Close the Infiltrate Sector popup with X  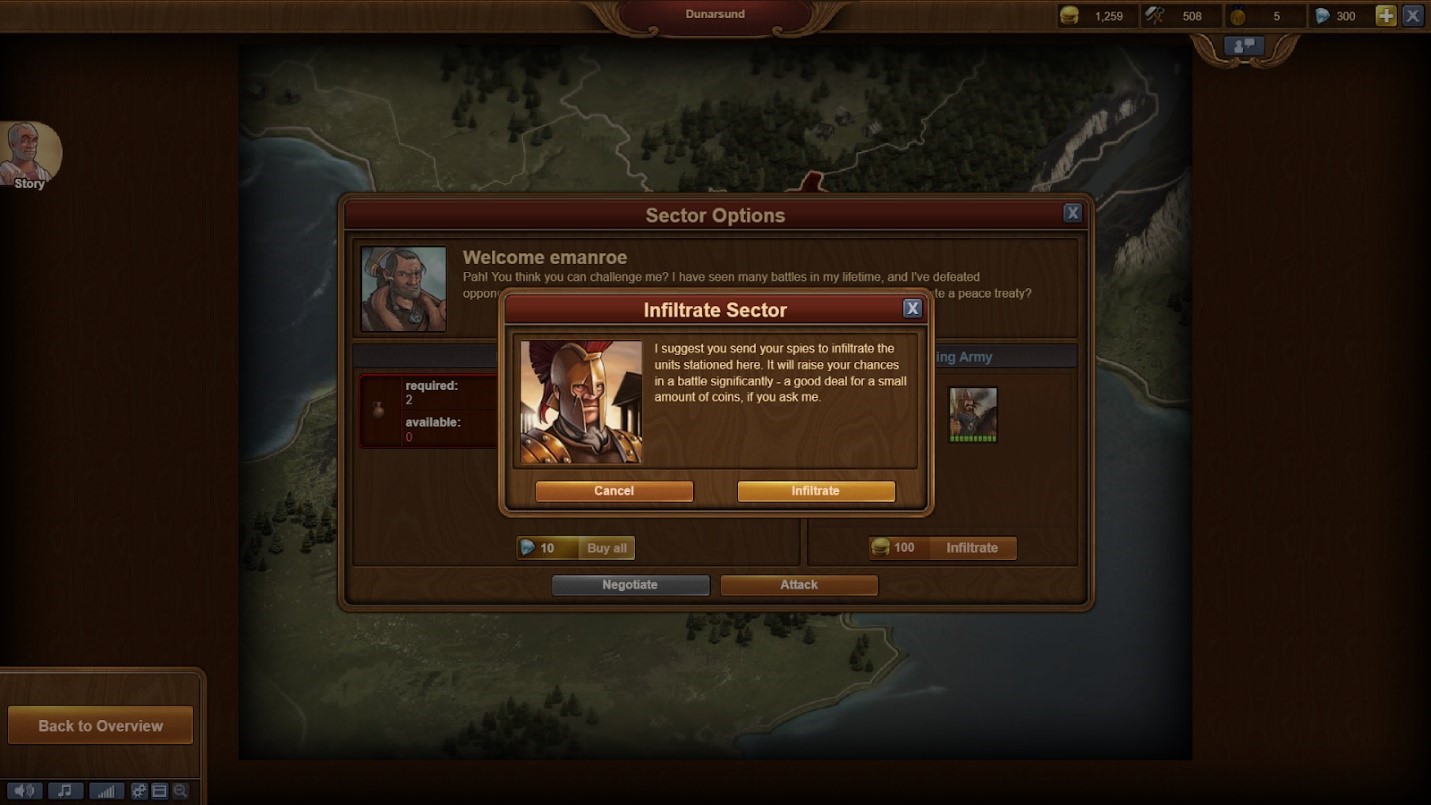(912, 308)
